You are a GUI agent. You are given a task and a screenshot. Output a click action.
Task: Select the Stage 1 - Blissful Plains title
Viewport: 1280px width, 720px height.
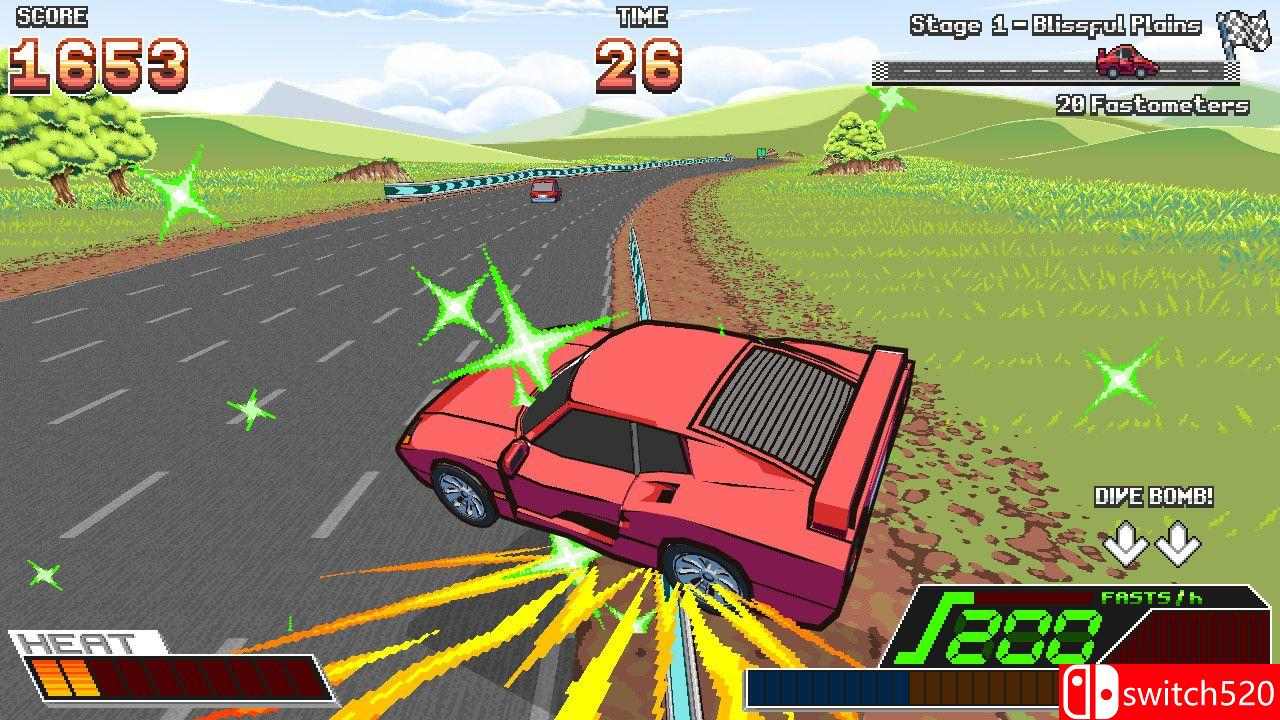pyautogui.click(x=1055, y=25)
